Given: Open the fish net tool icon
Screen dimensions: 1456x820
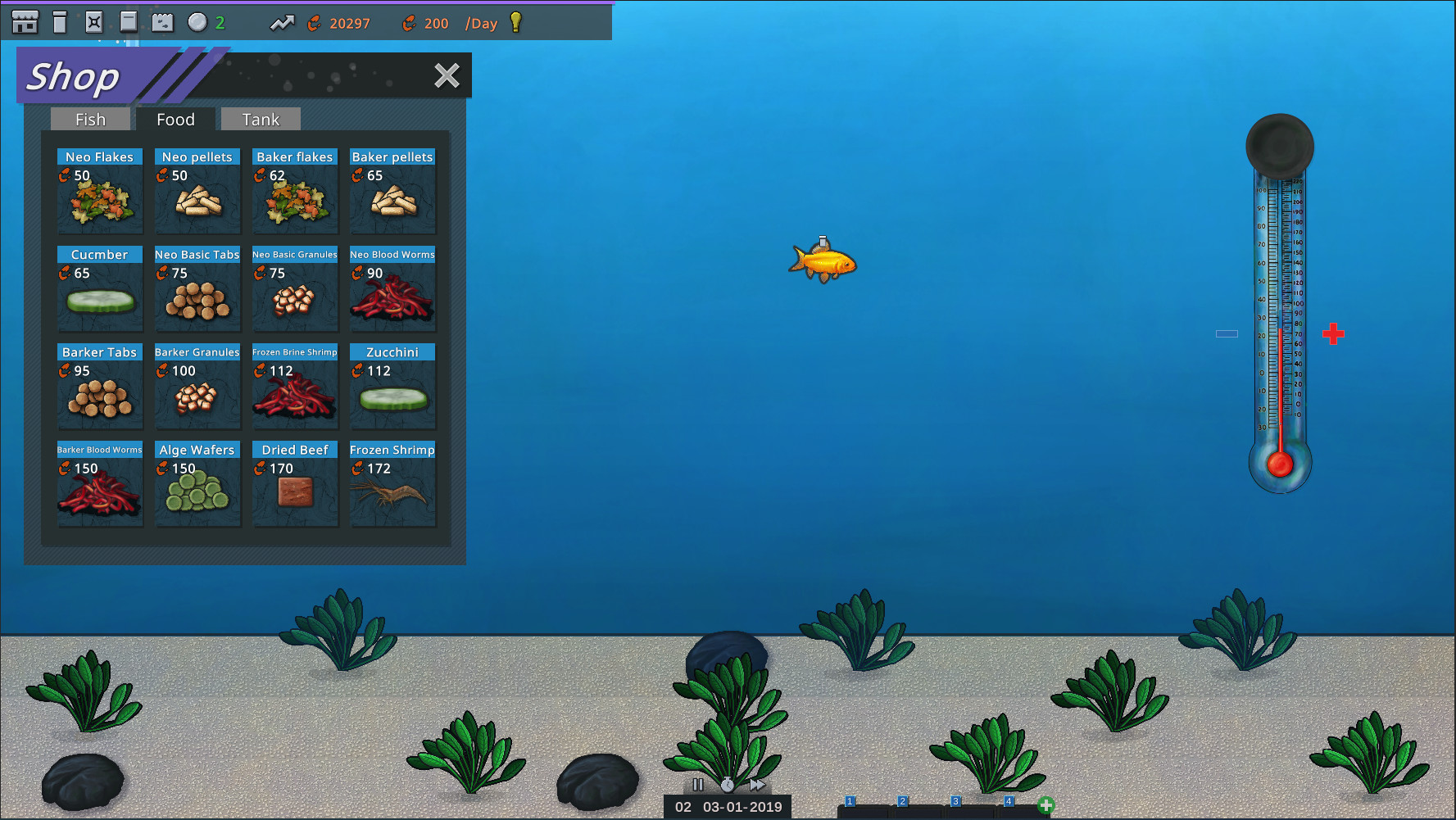Looking at the screenshot, I should click(94, 21).
